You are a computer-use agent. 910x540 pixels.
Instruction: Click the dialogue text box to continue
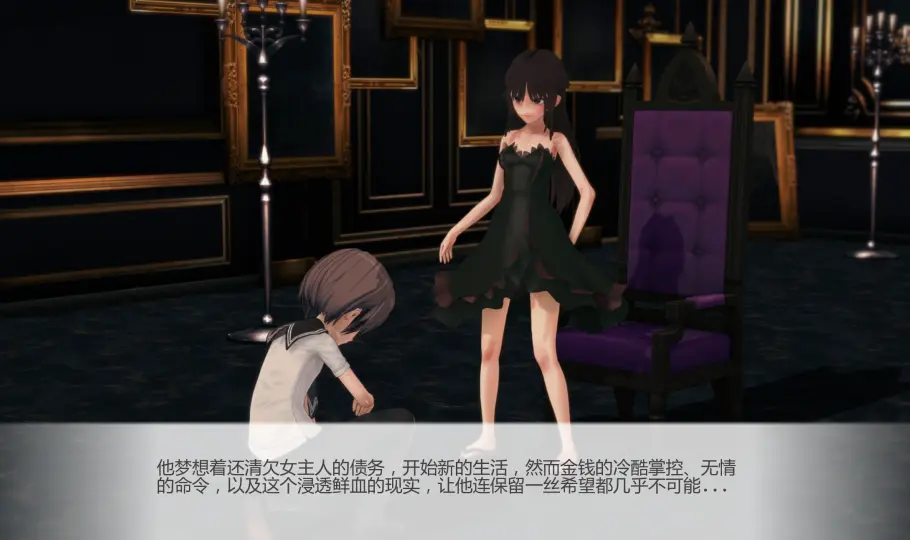pos(455,480)
